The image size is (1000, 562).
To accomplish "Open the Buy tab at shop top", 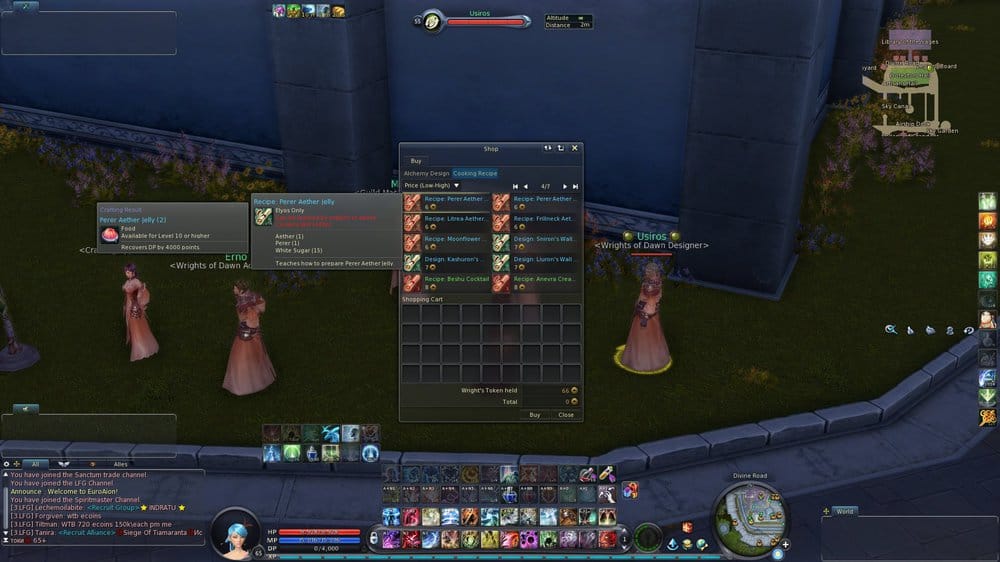I will pyautogui.click(x=416, y=160).
